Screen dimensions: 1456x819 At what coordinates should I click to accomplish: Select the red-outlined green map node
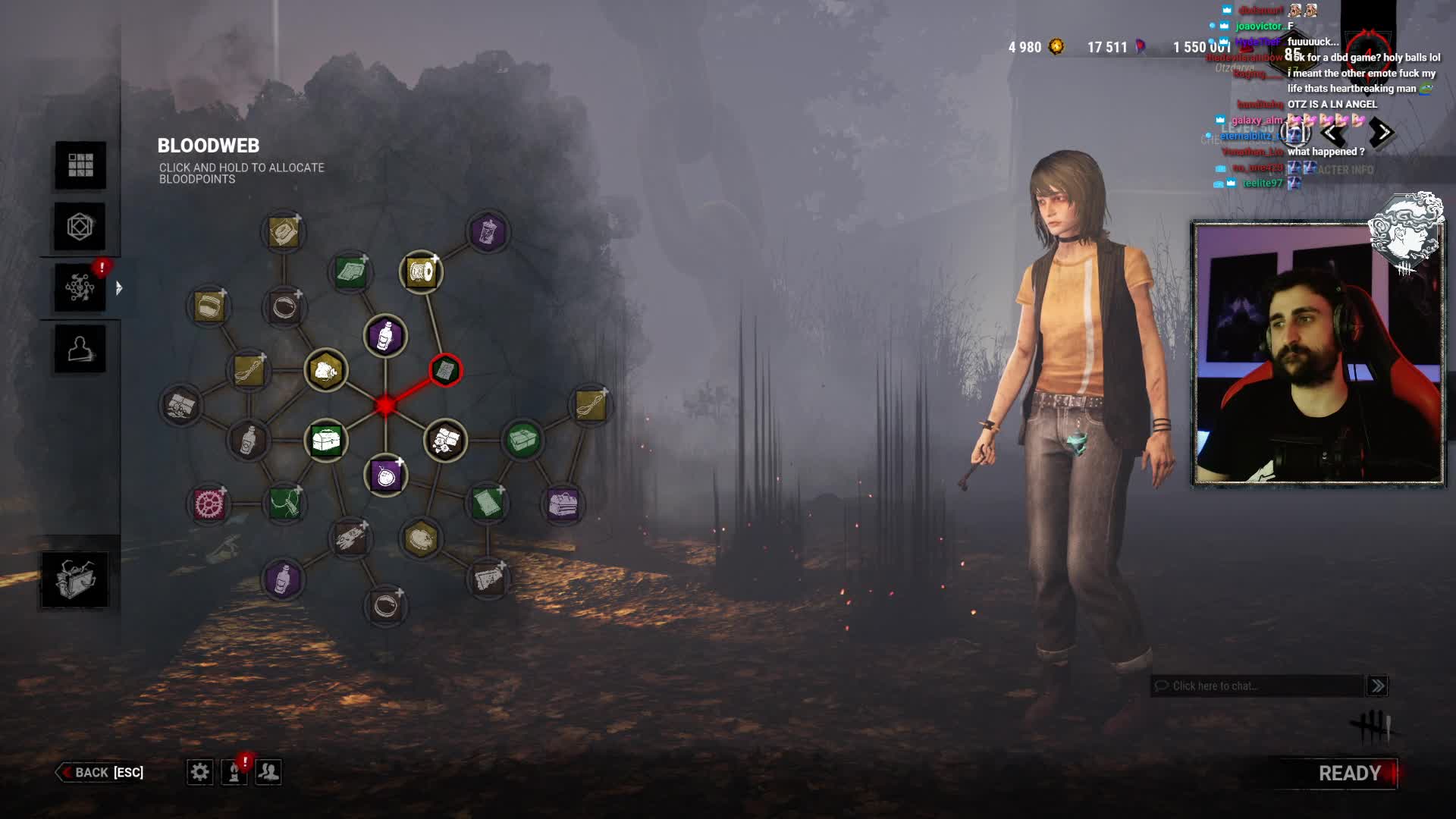point(445,370)
